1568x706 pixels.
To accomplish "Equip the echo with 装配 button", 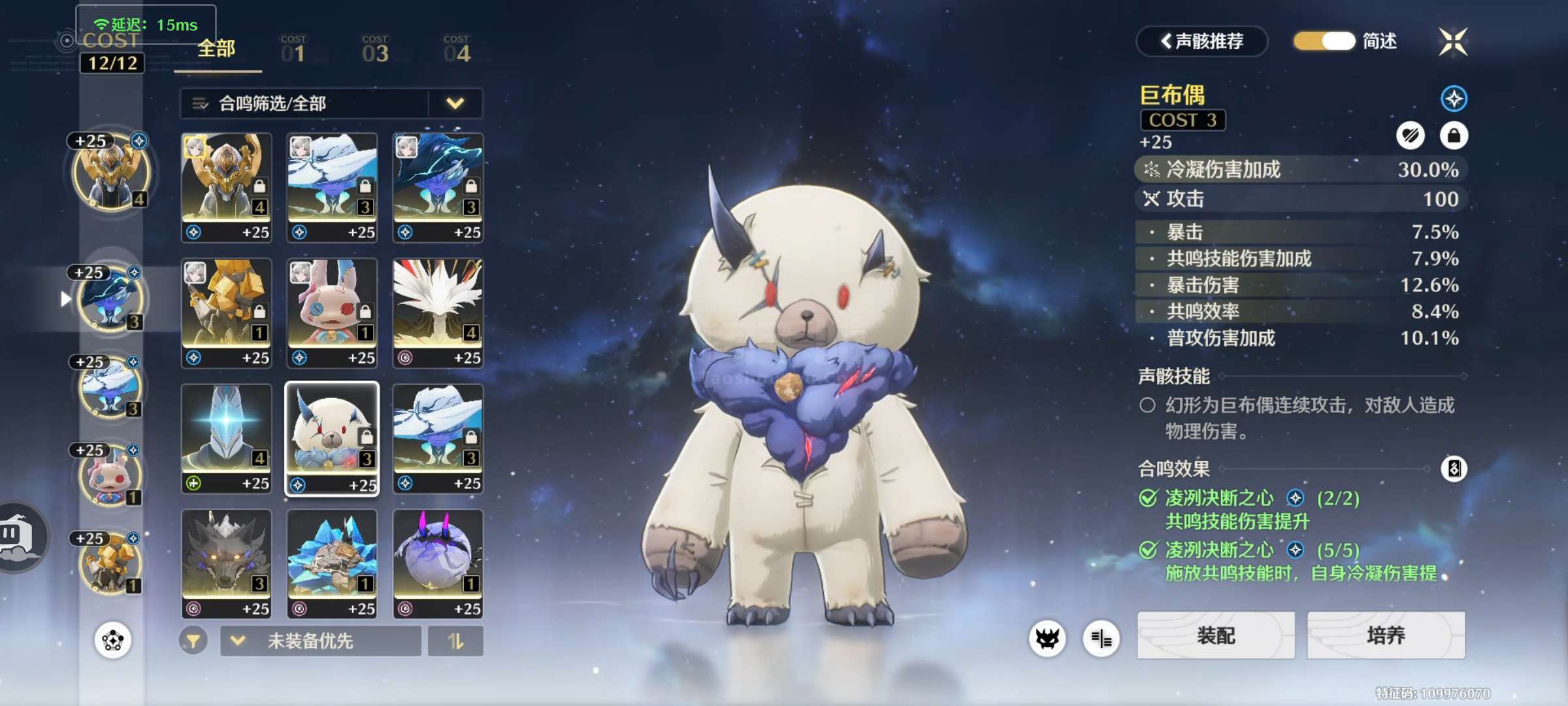I will point(1215,635).
